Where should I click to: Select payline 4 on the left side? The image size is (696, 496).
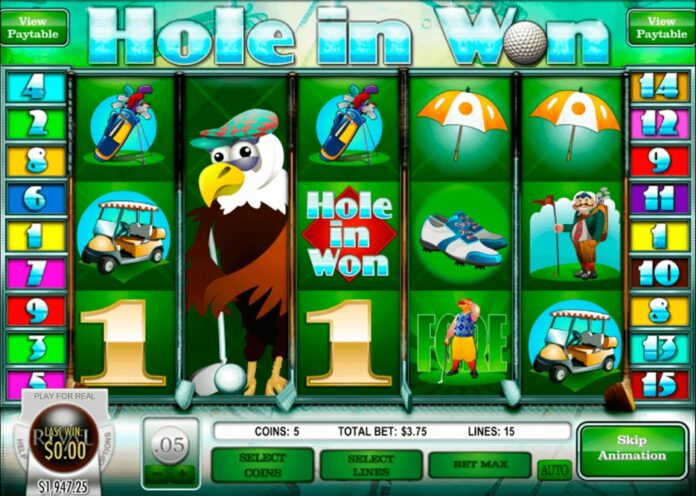[34, 87]
